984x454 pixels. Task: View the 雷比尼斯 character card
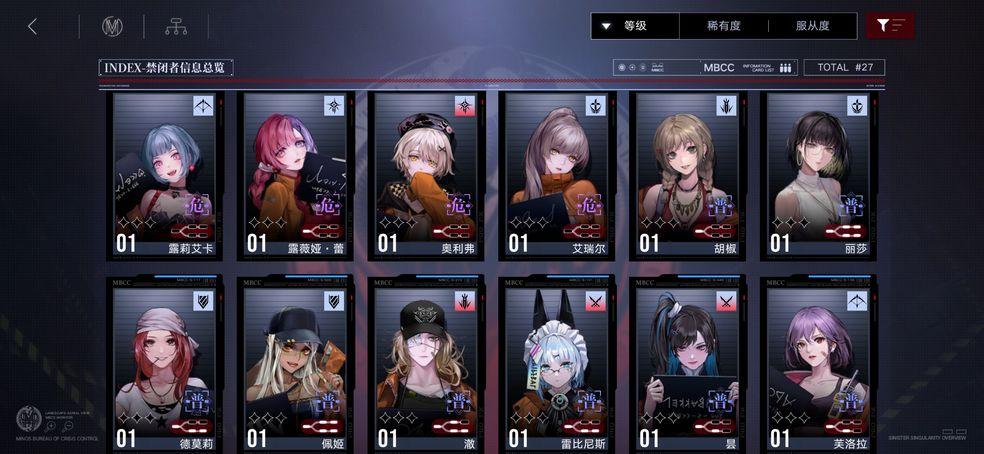click(x=556, y=366)
